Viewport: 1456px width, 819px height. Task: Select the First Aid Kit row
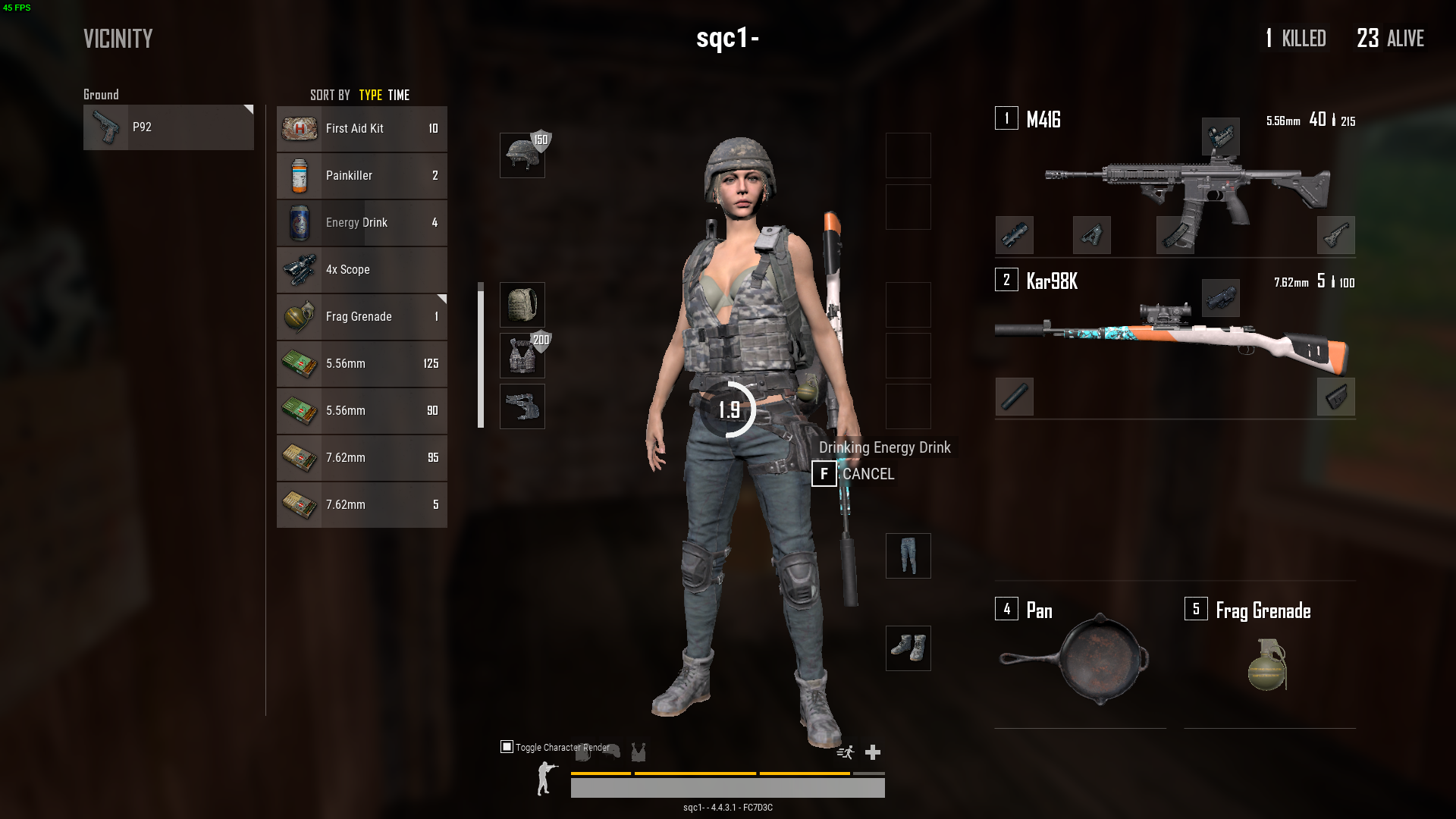(x=362, y=129)
